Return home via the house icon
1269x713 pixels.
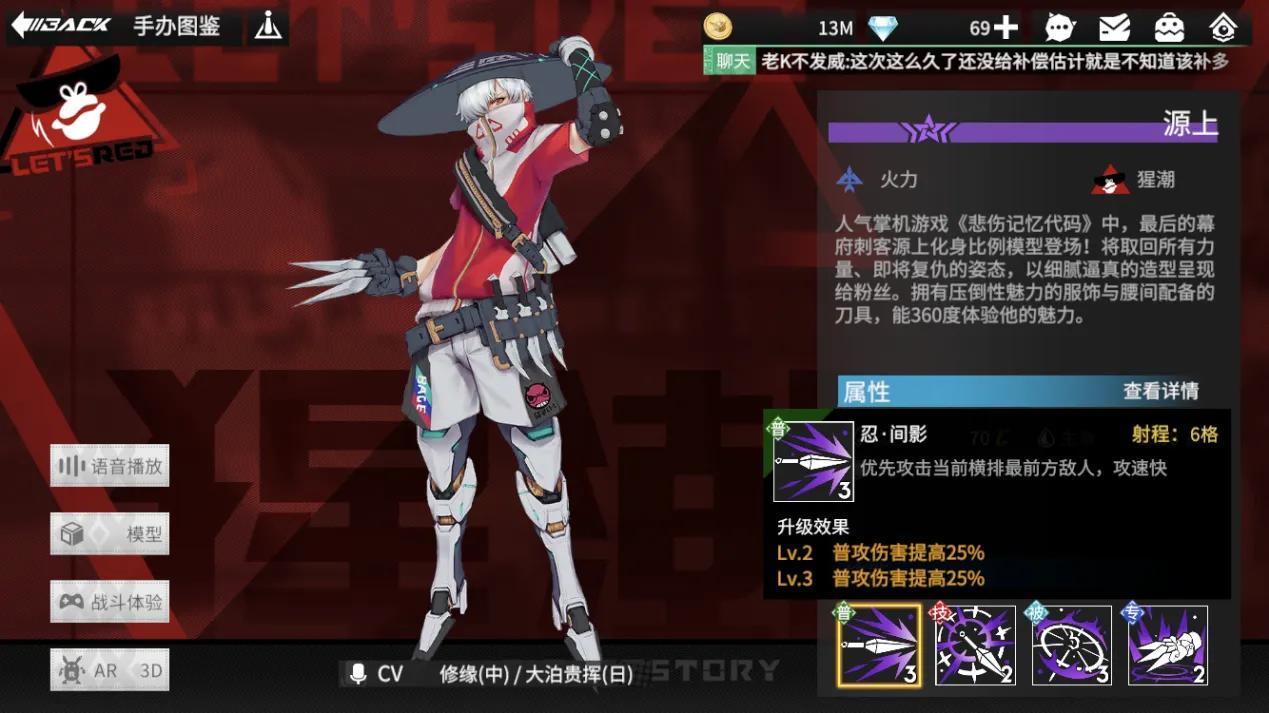pyautogui.click(x=1222, y=28)
